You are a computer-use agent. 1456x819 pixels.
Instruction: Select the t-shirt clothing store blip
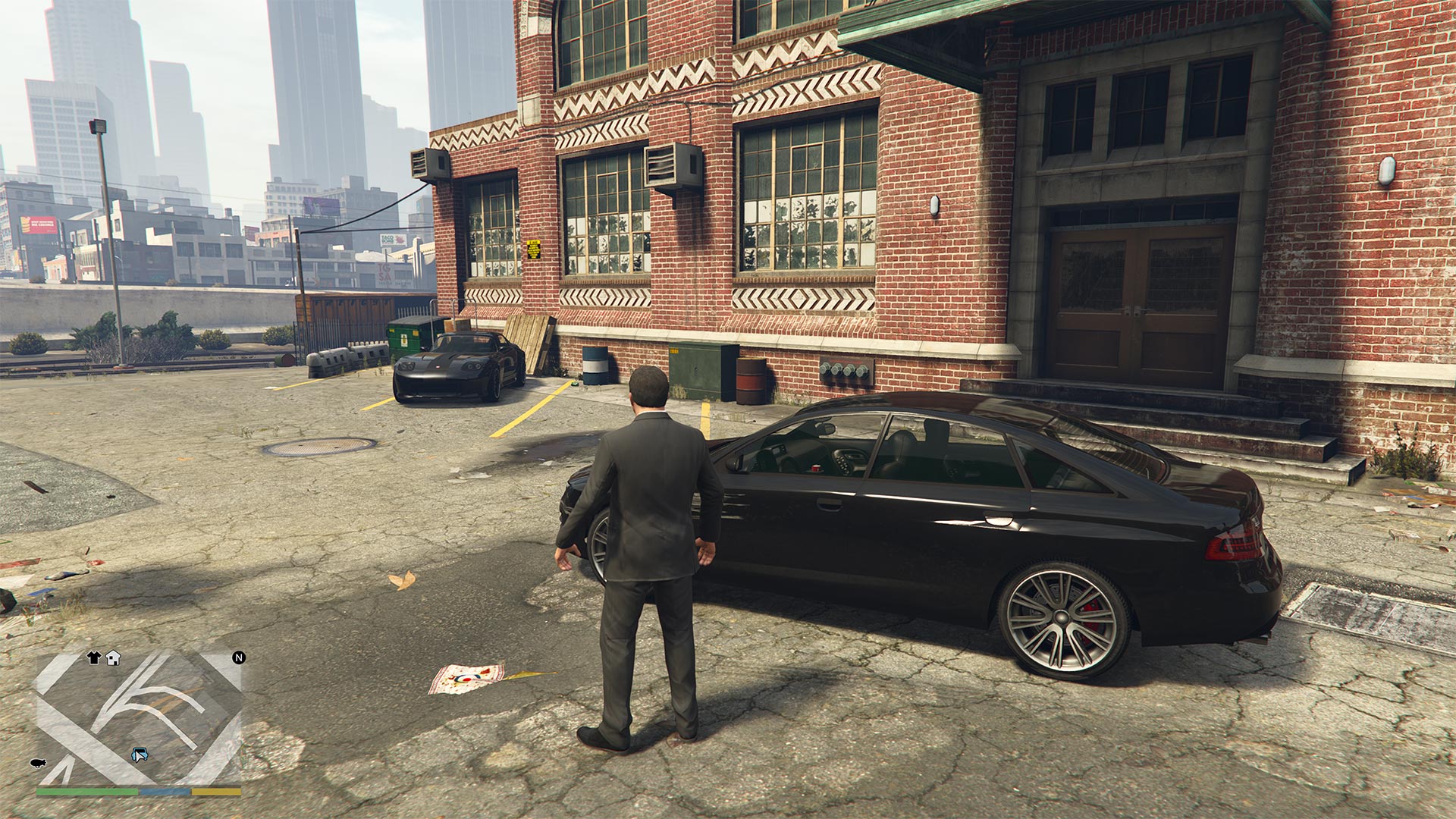94,657
